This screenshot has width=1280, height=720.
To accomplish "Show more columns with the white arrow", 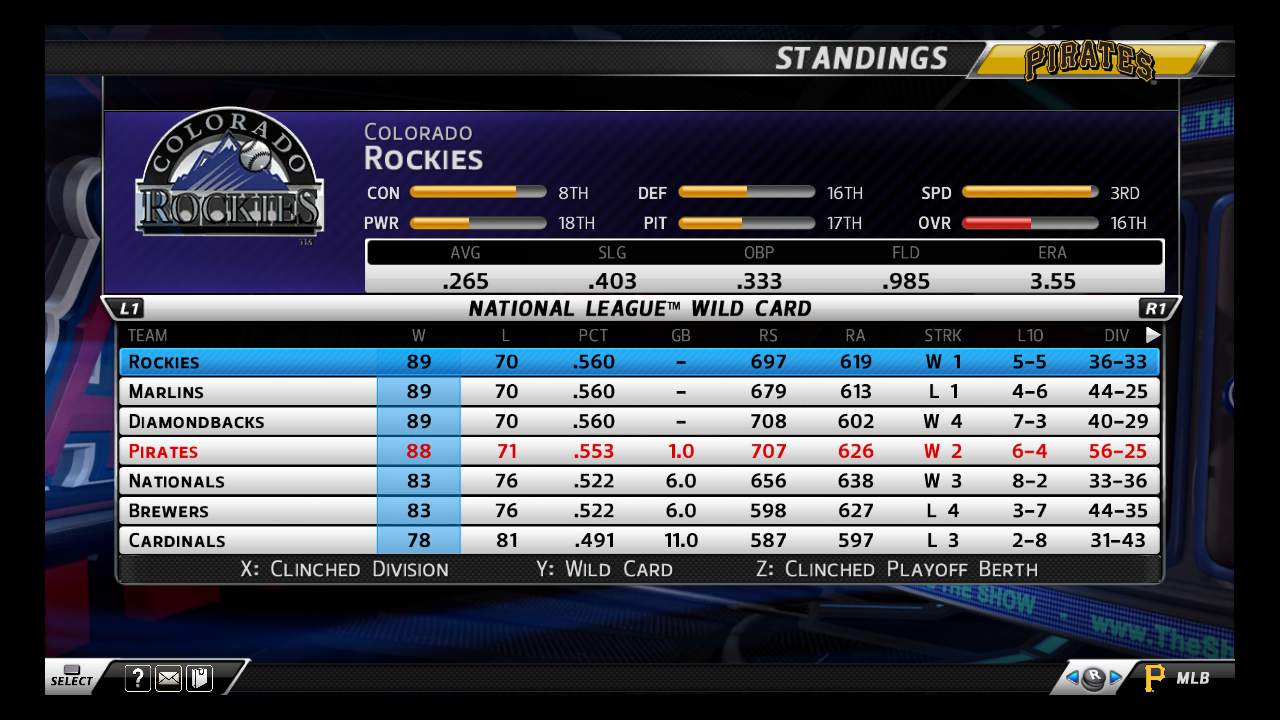I will point(1153,335).
